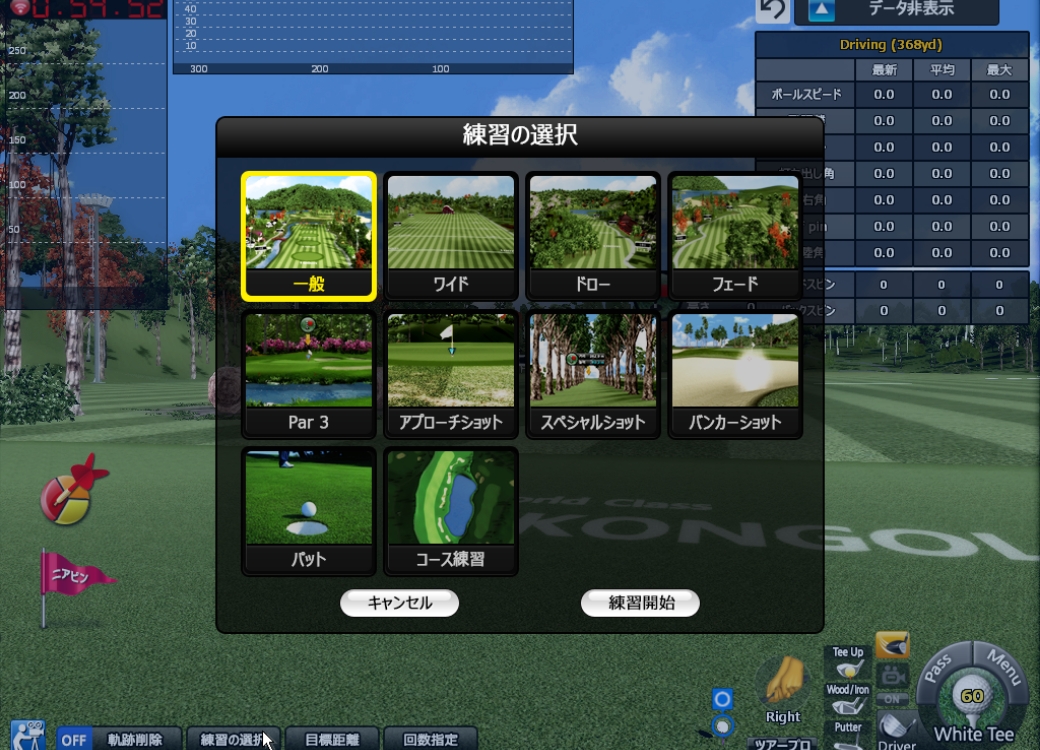
Task: Click the undo arrow icon
Action: (x=771, y=10)
